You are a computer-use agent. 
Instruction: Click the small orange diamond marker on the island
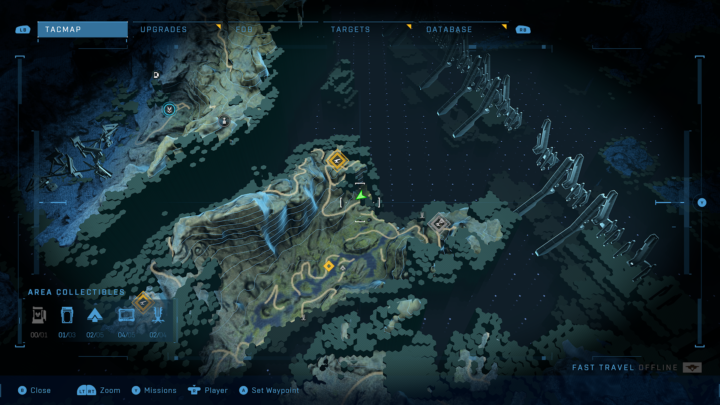click(329, 266)
